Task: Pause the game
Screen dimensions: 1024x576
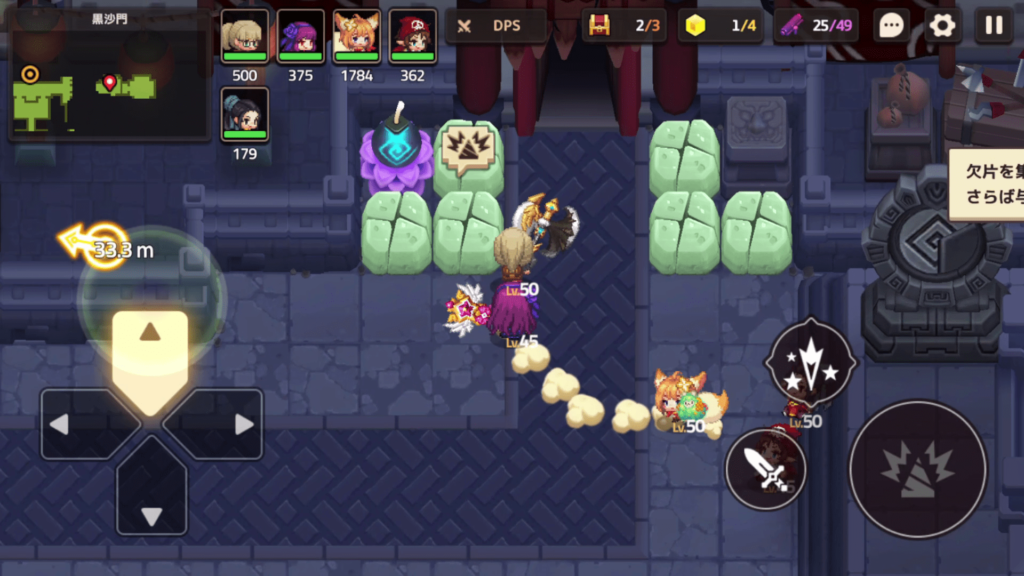Action: 993,26
